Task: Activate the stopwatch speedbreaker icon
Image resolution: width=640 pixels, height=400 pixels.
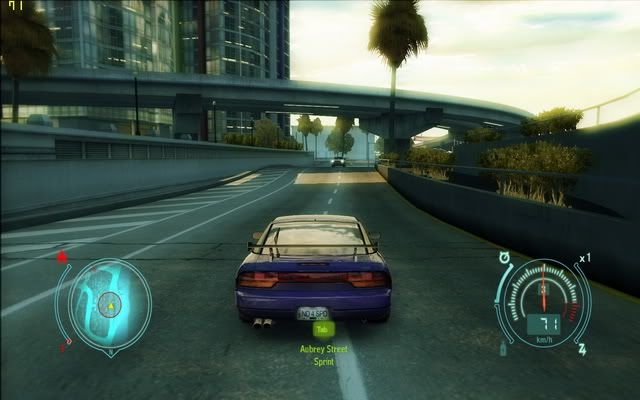Action: point(505,257)
